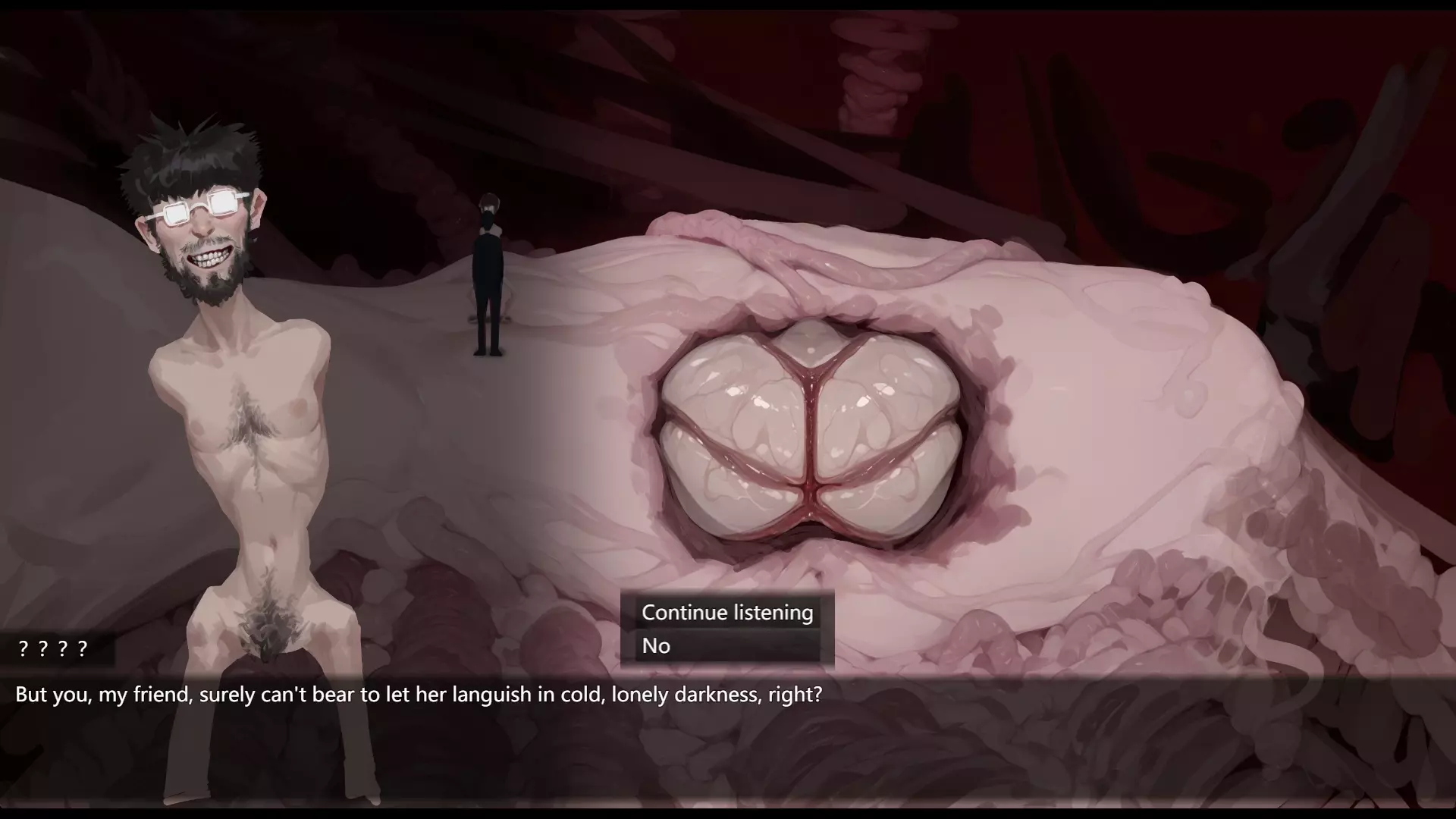Choose the "Continue listening" dialogue option
Image resolution: width=1456 pixels, height=819 pixels.
727,613
